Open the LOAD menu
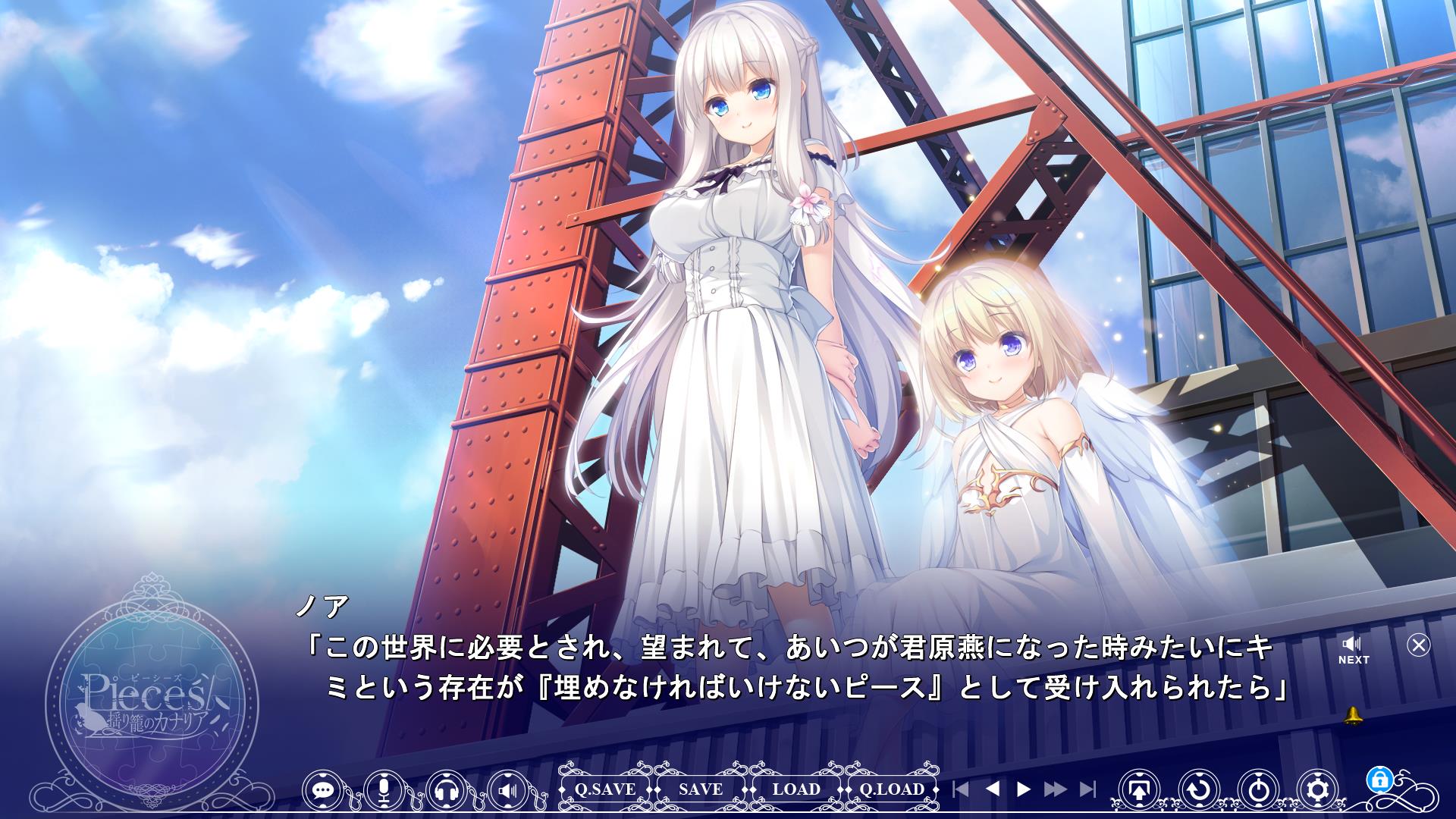This screenshot has width=1456, height=819. coord(796,789)
